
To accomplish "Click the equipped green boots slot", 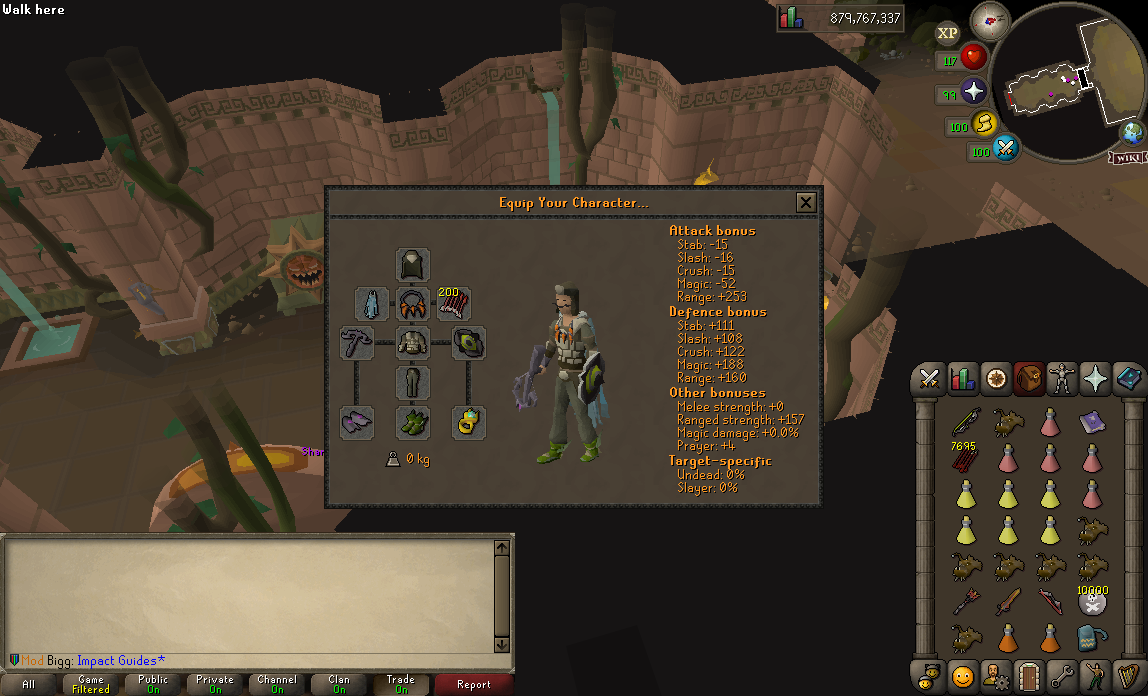I will coord(413,422).
